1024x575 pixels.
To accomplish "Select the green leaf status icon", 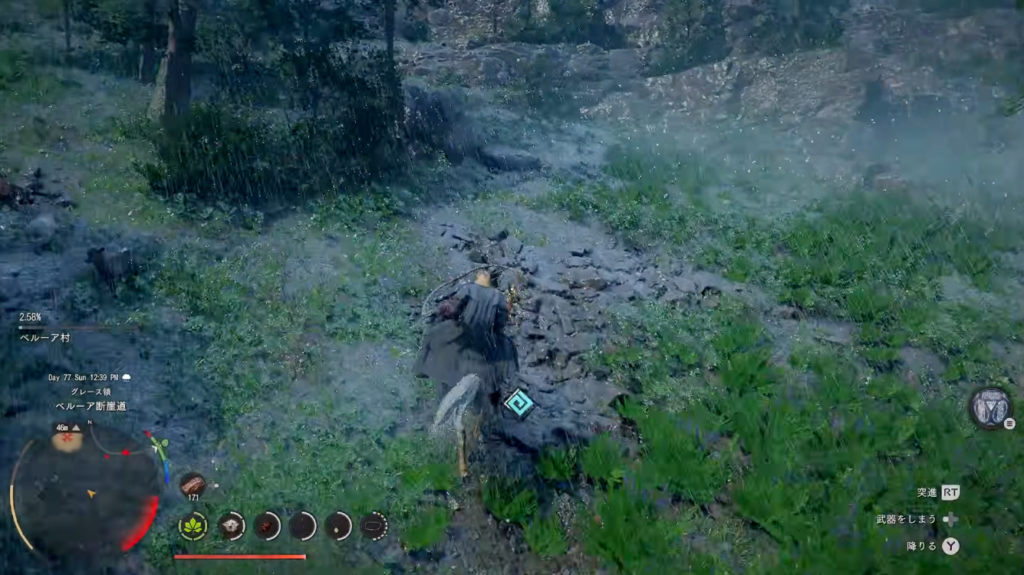I will click(193, 525).
